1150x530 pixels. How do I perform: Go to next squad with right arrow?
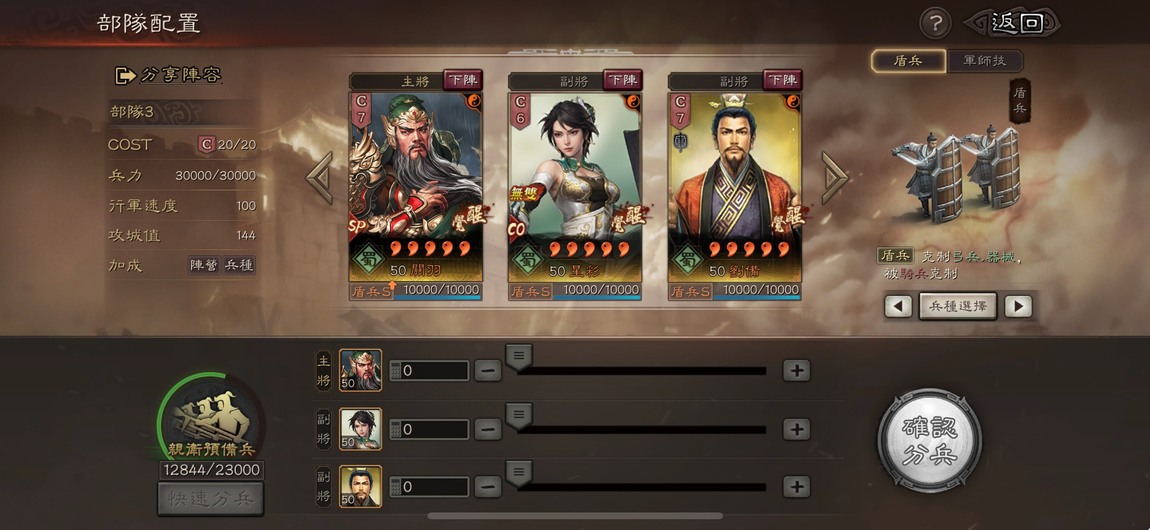834,178
